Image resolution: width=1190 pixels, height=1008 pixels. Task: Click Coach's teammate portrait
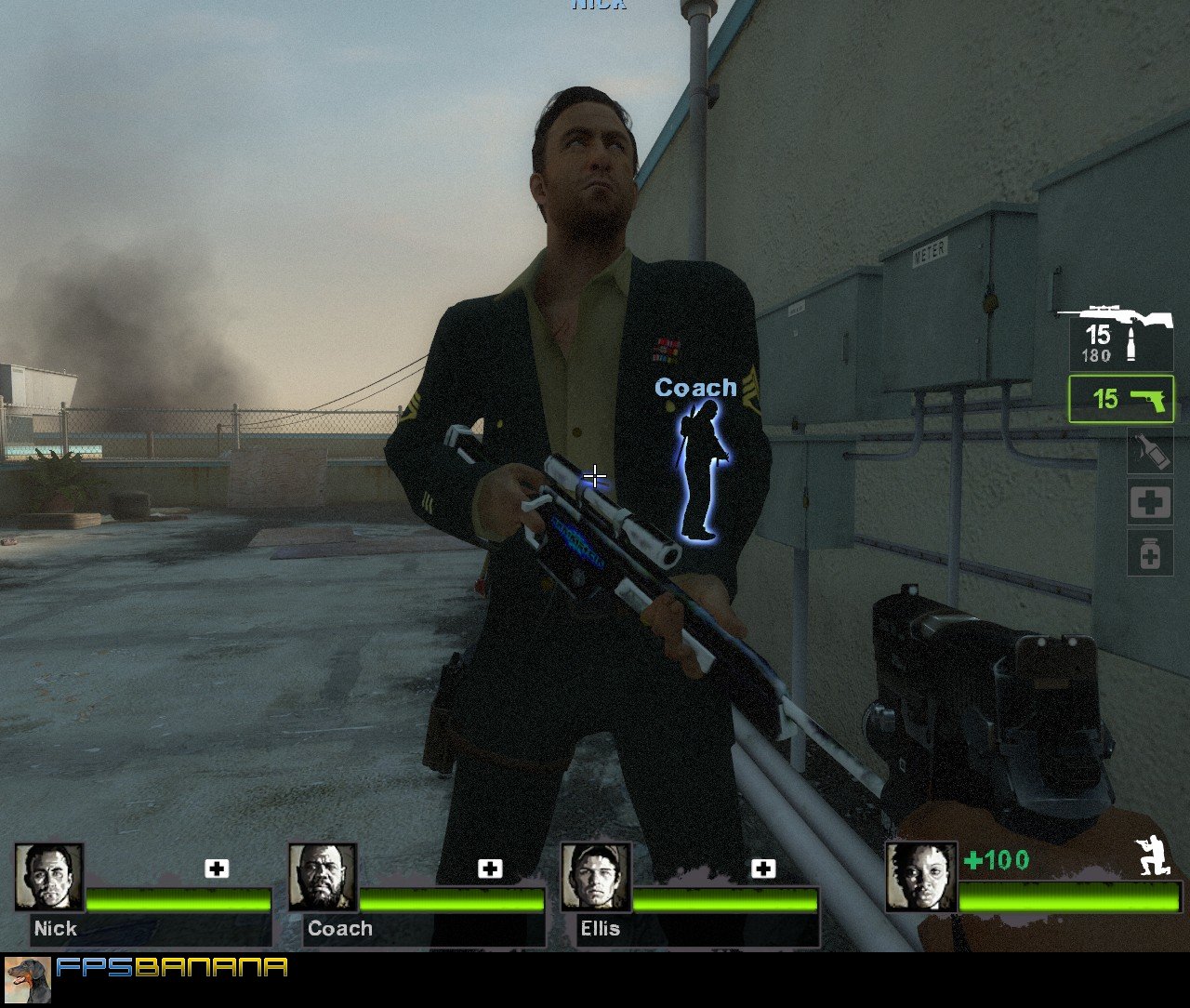(323, 877)
